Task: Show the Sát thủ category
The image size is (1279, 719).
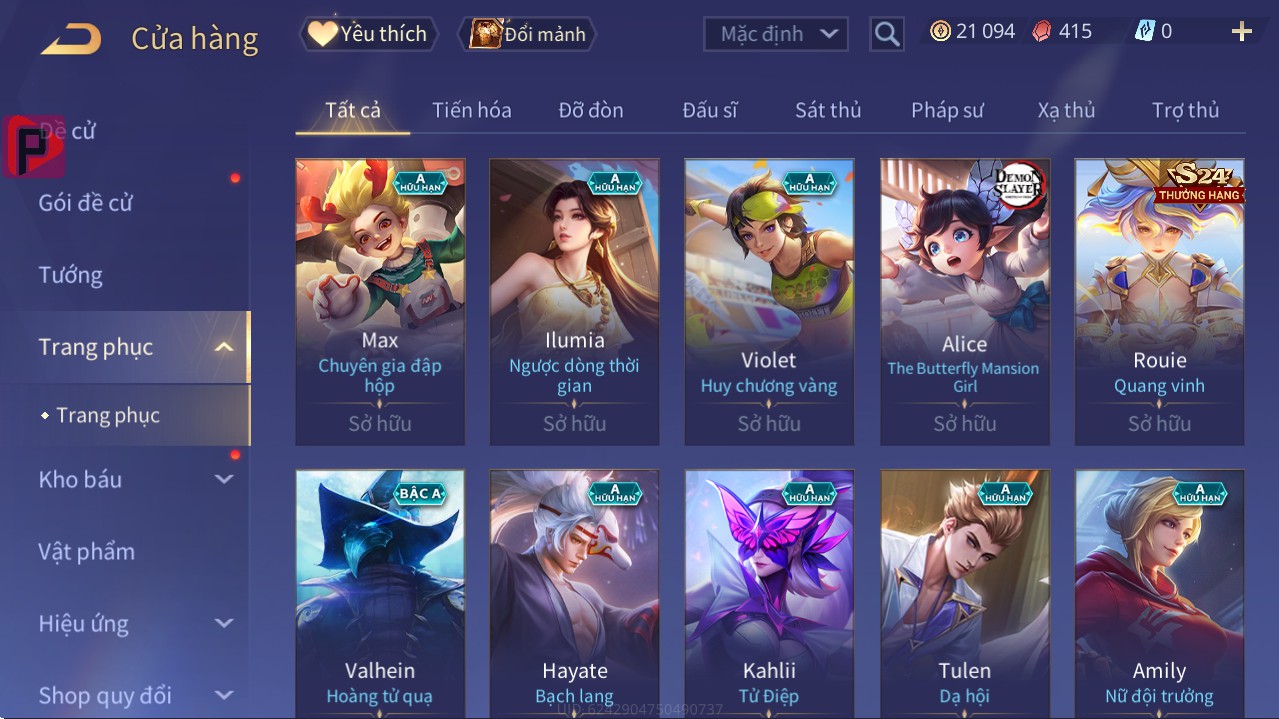Action: pos(827,110)
